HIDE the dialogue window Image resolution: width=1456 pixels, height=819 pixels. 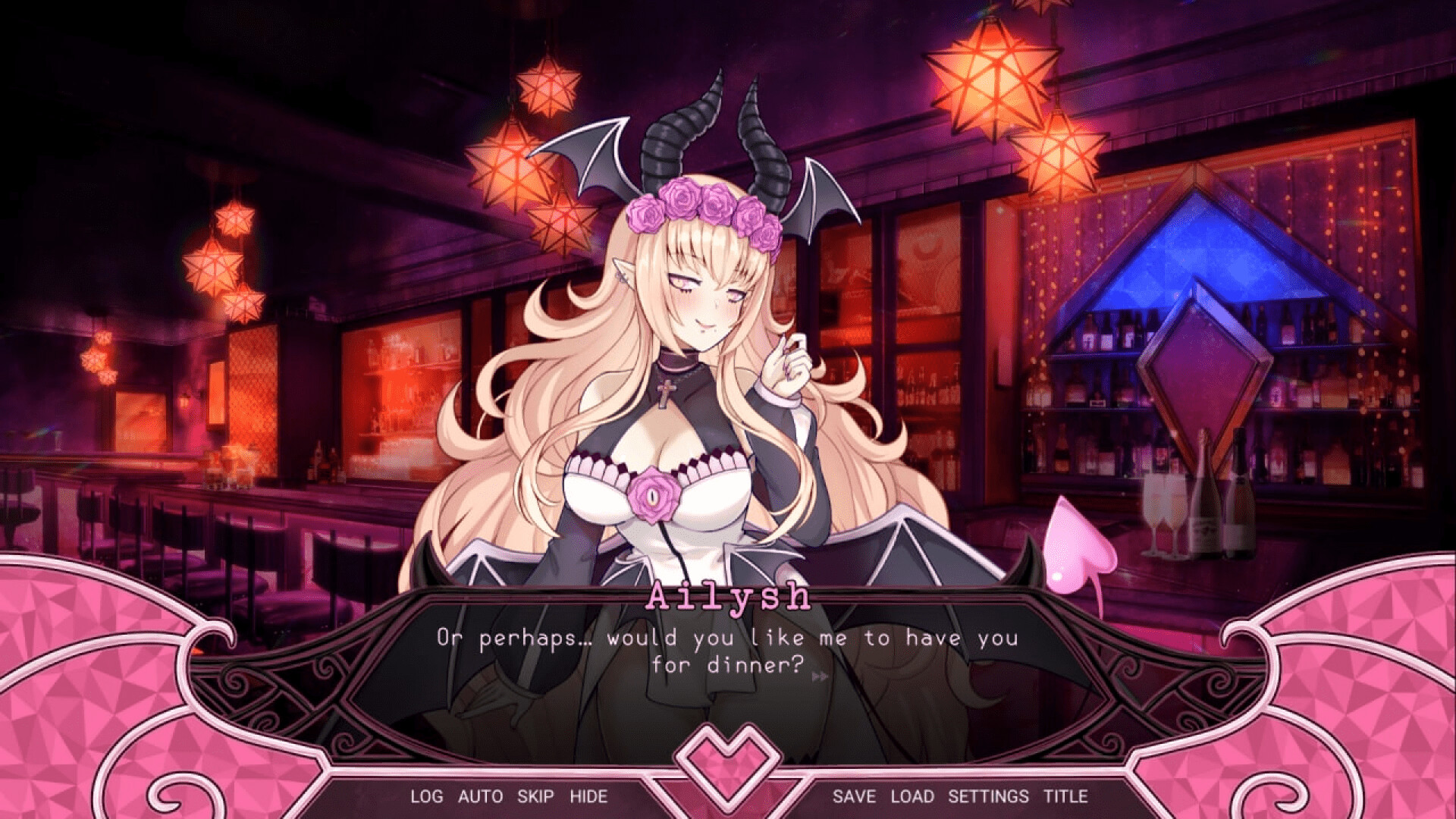coord(591,796)
